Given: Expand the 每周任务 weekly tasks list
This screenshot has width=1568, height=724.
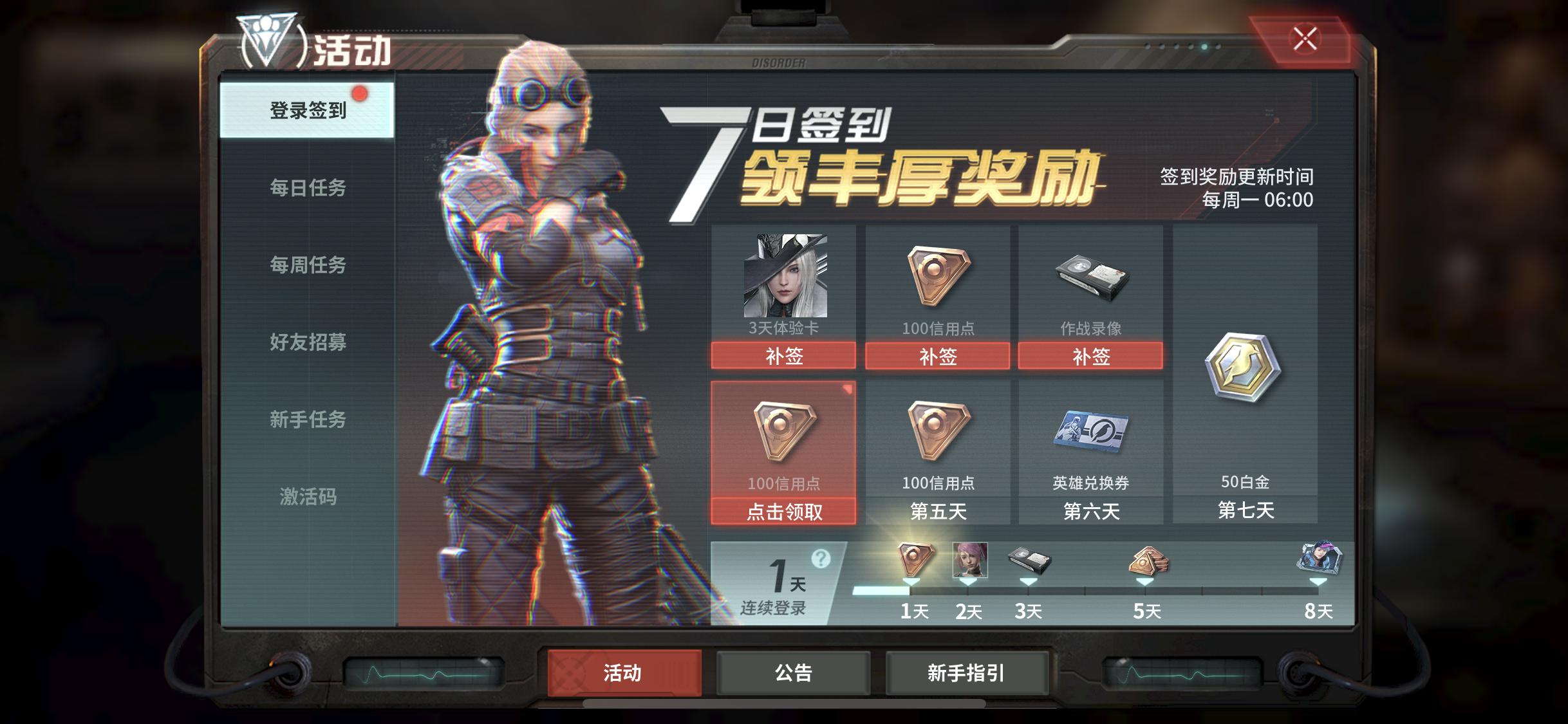Looking at the screenshot, I should [x=307, y=265].
